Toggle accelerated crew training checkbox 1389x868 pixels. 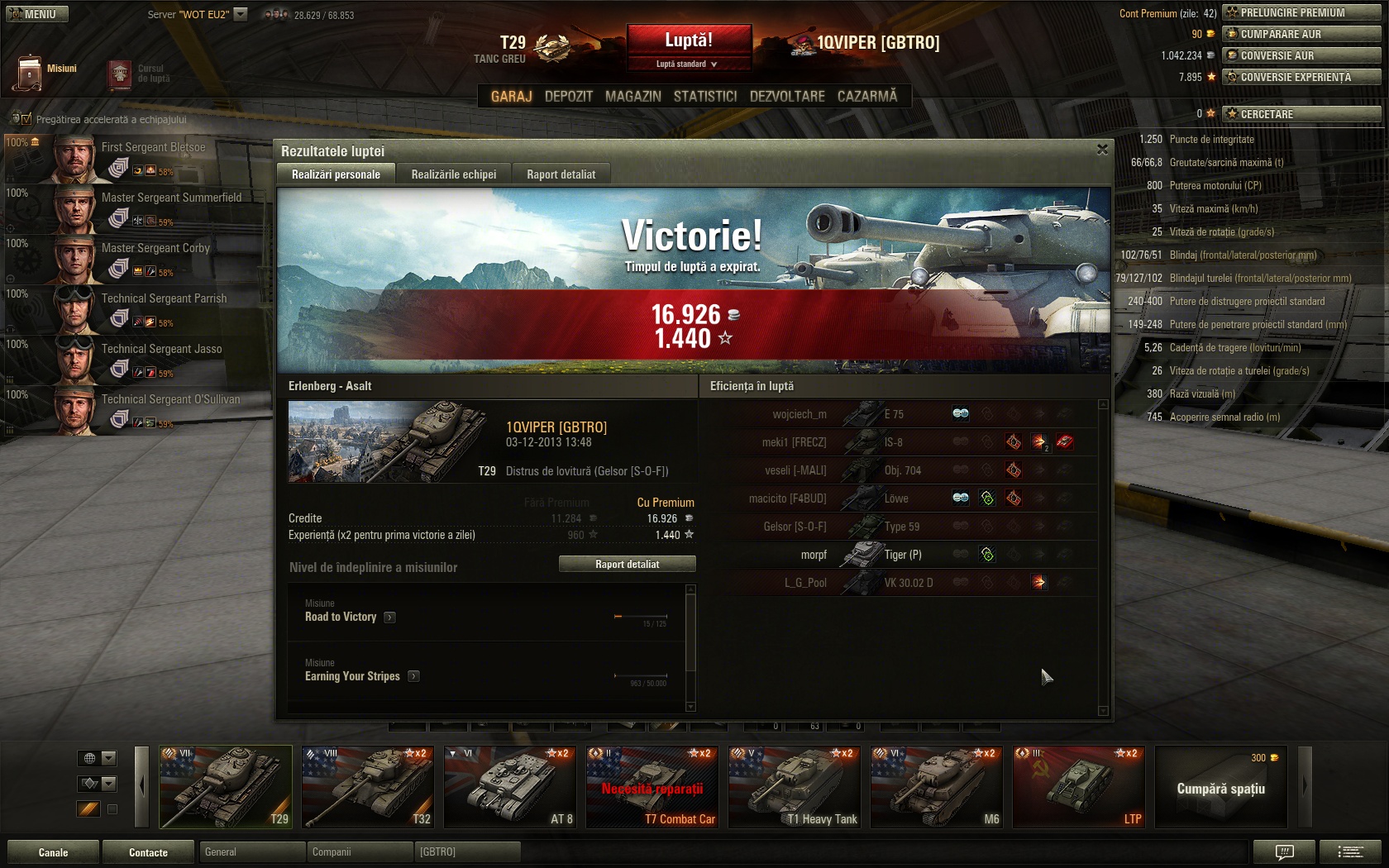click(26, 119)
